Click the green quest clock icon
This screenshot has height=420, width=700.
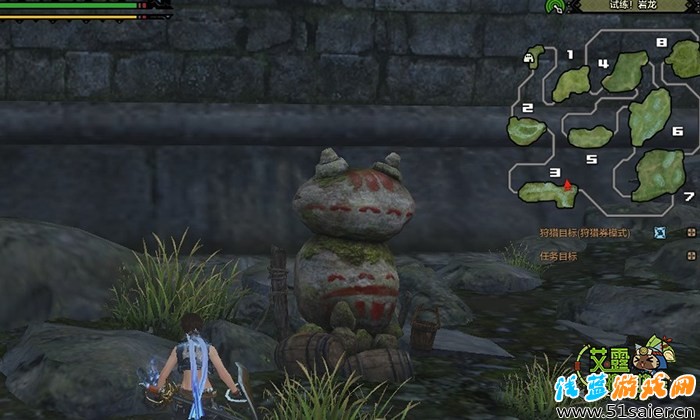click(x=555, y=6)
